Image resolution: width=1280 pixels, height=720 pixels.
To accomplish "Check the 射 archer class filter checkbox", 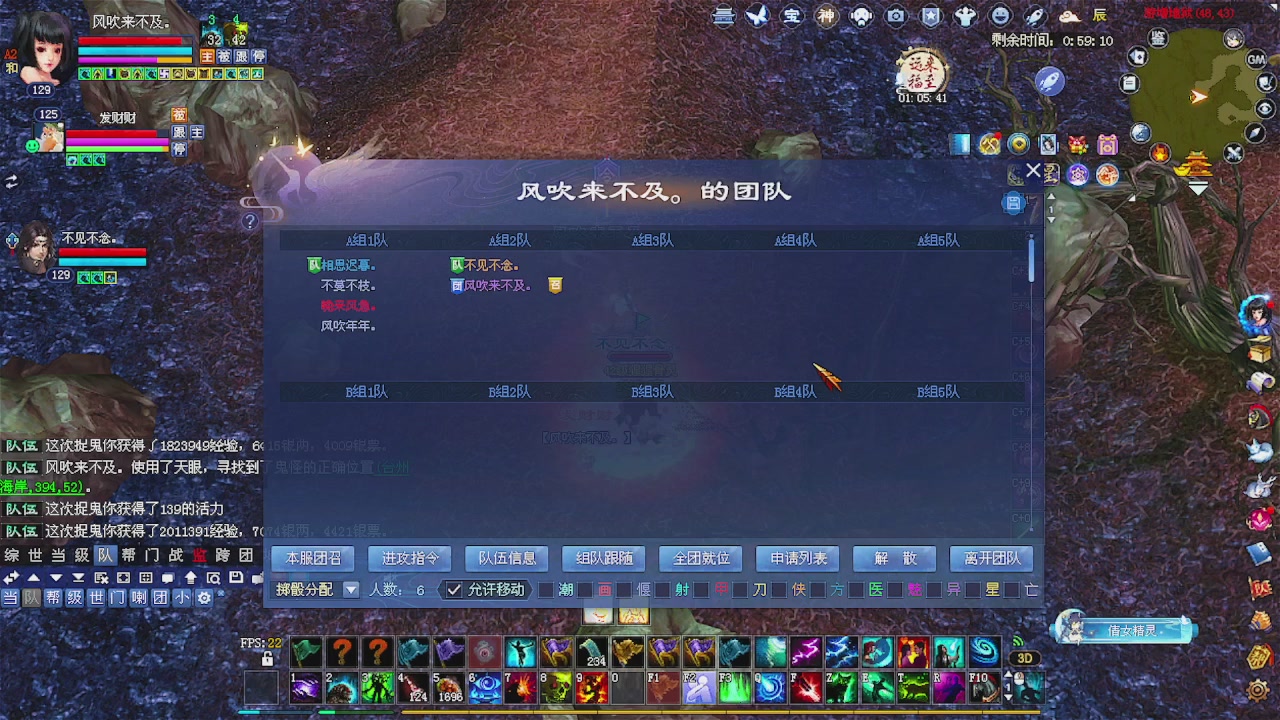I will (x=664, y=590).
